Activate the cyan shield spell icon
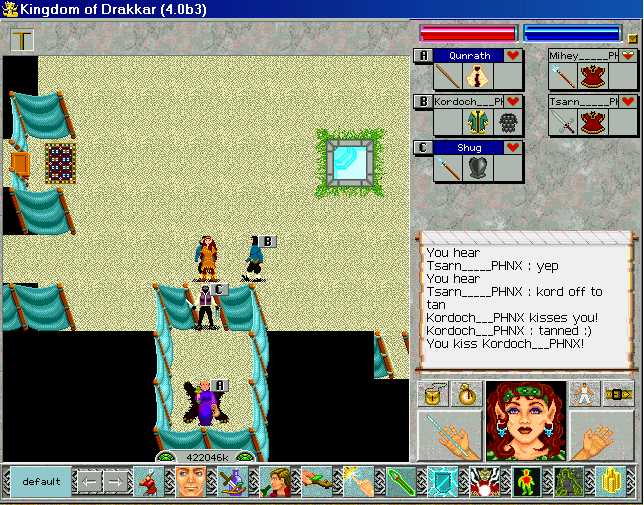Viewport: 644px width, 505px height. pos(442,482)
